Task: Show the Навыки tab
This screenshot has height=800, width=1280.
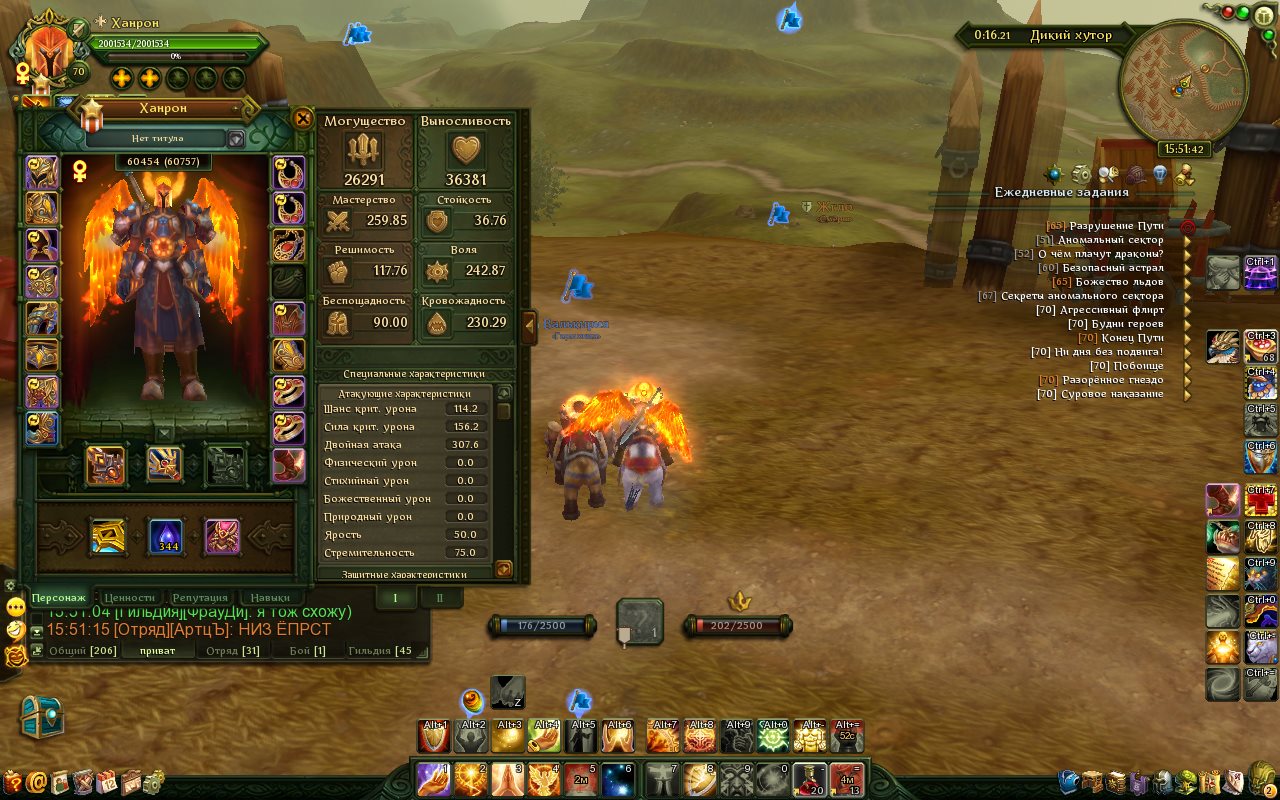Action: point(269,597)
